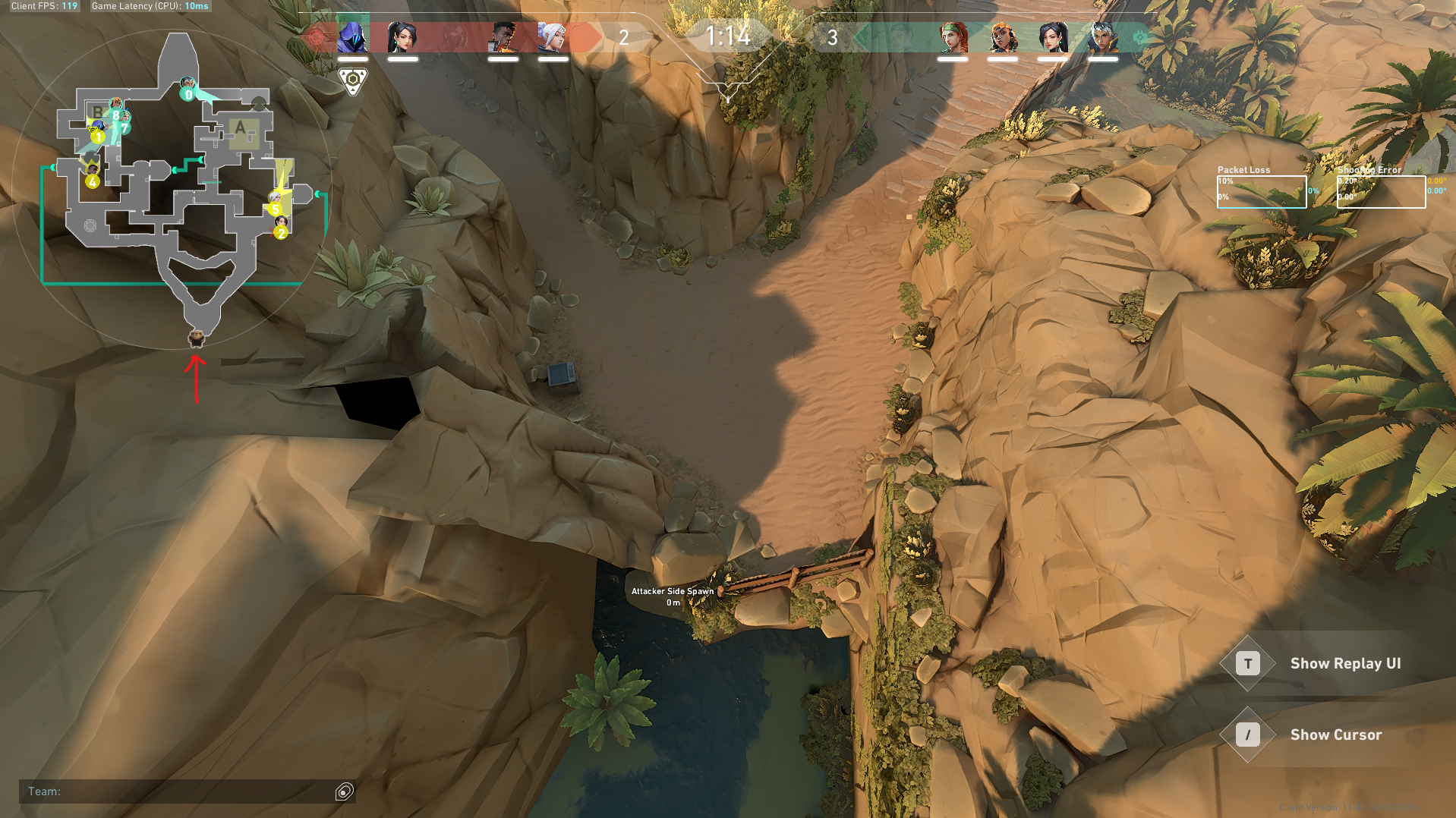Expand the Packet Loss panel
The width and height of the screenshot is (1456, 818).
(x=1245, y=170)
